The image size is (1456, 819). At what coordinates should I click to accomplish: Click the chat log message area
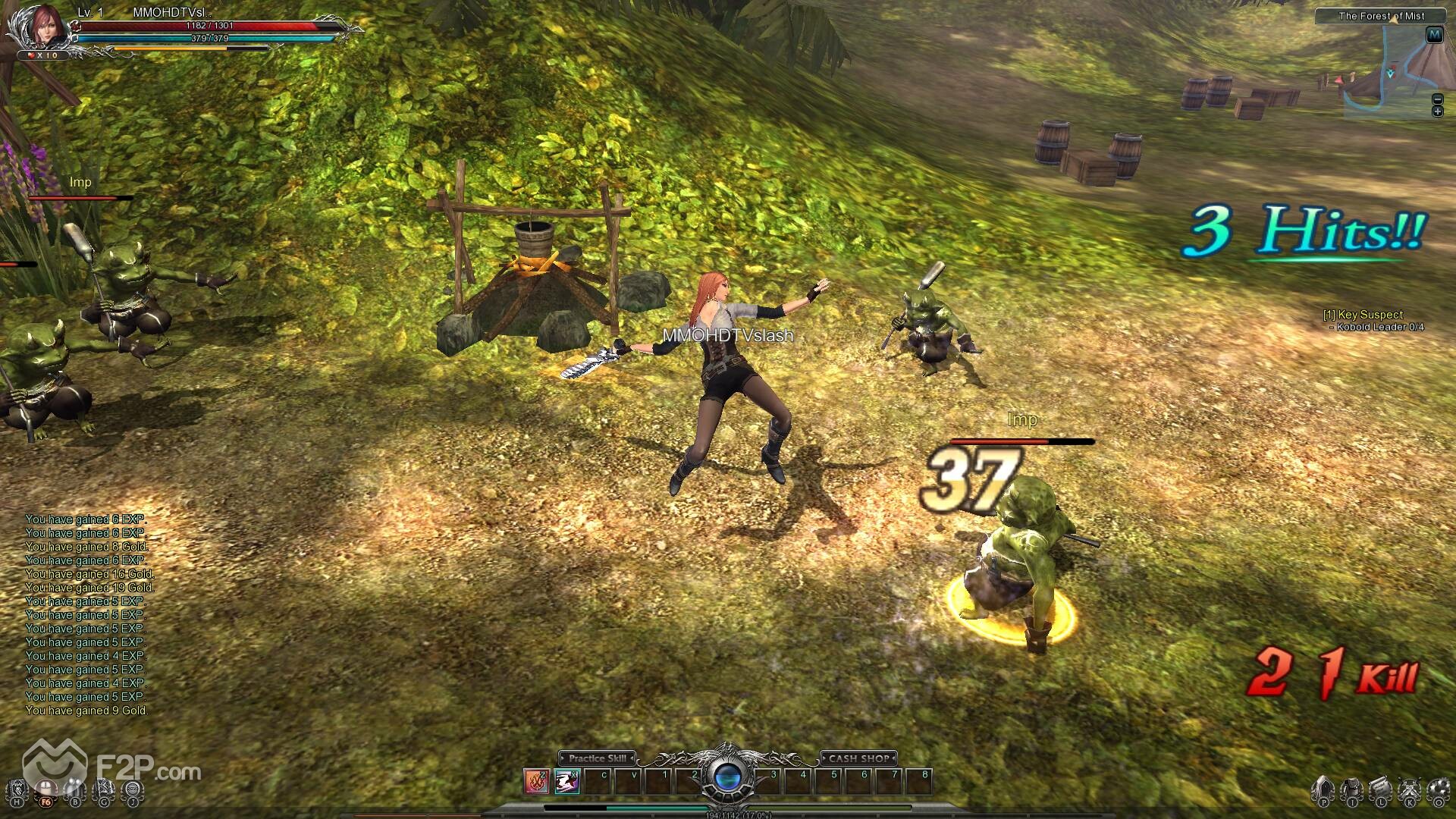pyautogui.click(x=87, y=615)
